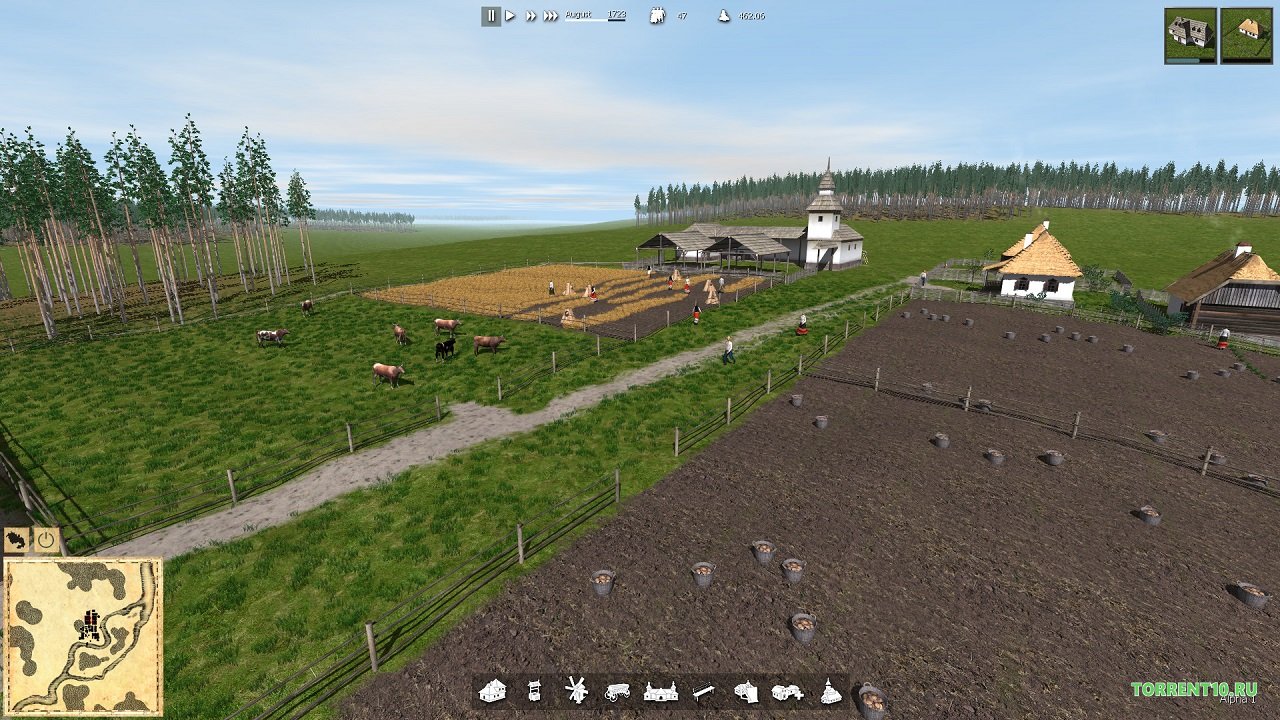Select the tower with wall building icon
The height and width of the screenshot is (720, 1280).
746,691
